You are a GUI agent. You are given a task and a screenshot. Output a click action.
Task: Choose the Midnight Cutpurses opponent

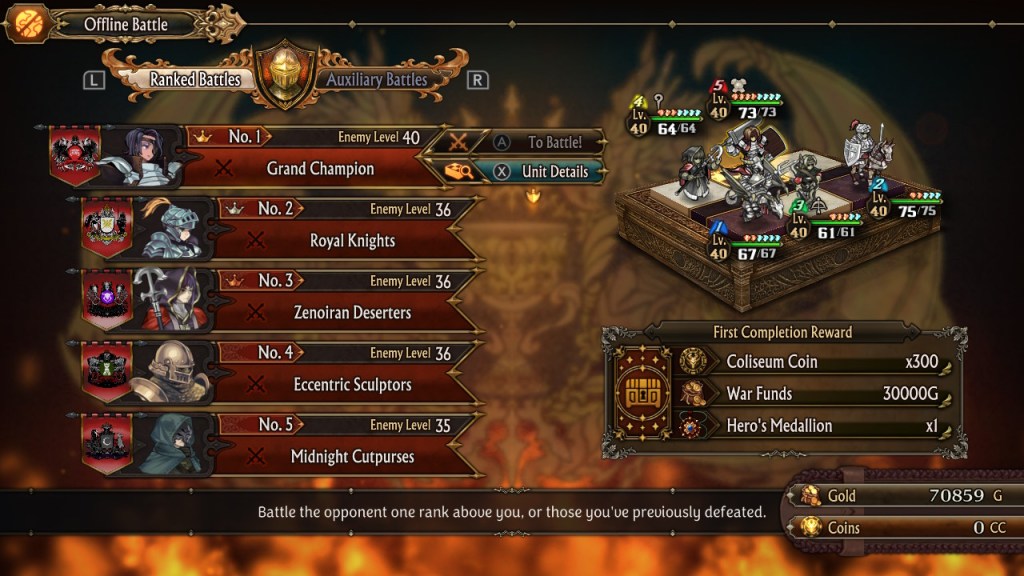(352, 457)
